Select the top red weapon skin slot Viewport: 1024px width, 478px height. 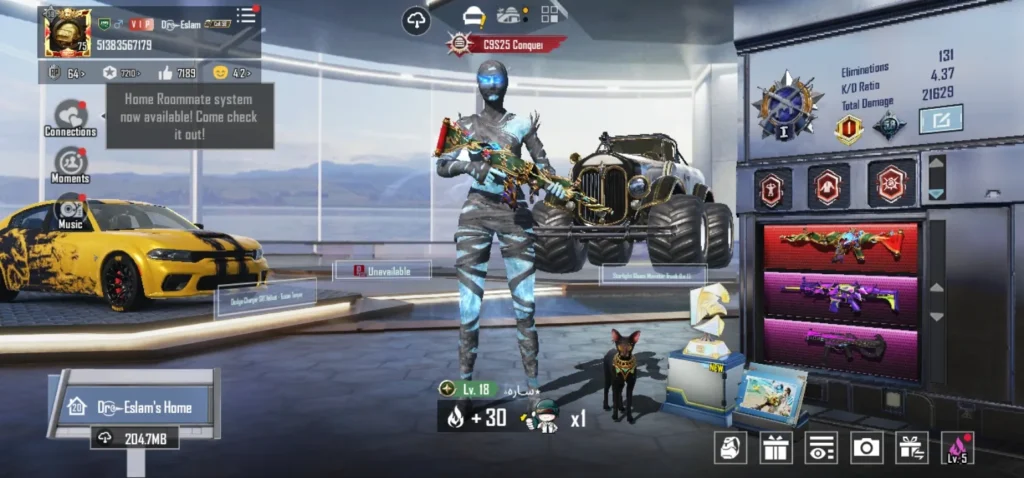click(840, 244)
